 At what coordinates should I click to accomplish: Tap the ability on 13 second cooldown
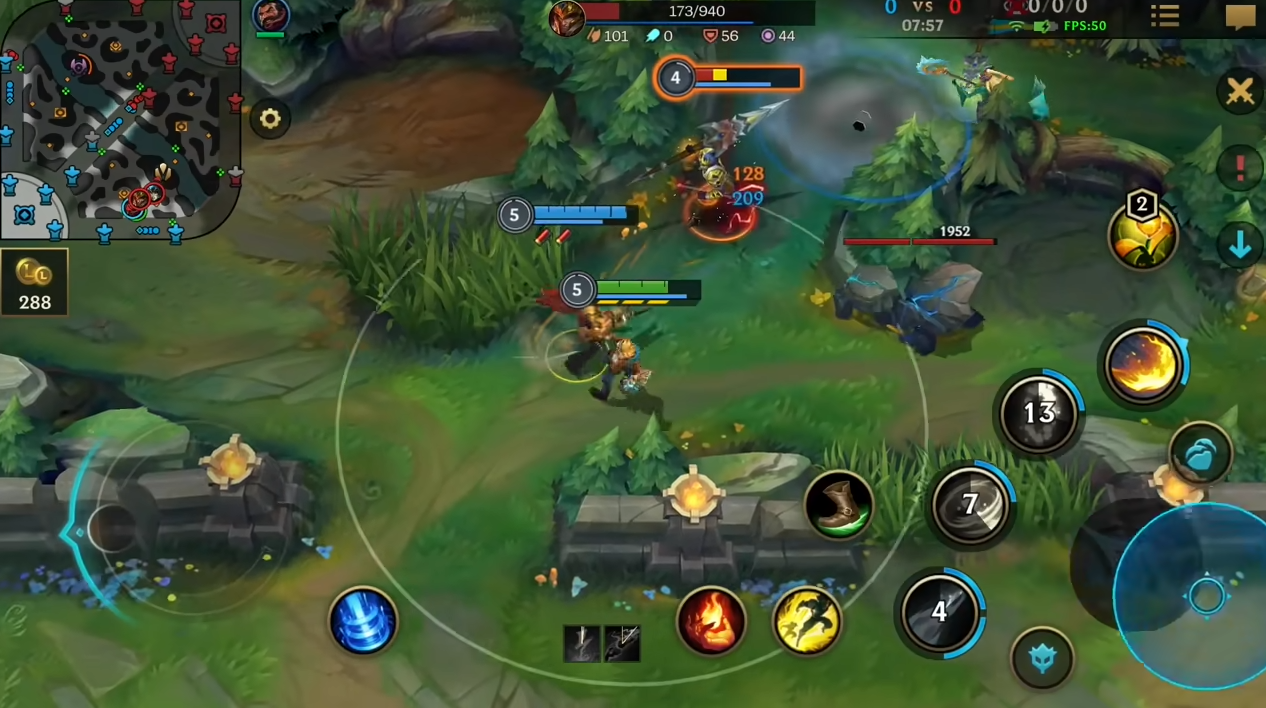pyautogui.click(x=1039, y=413)
